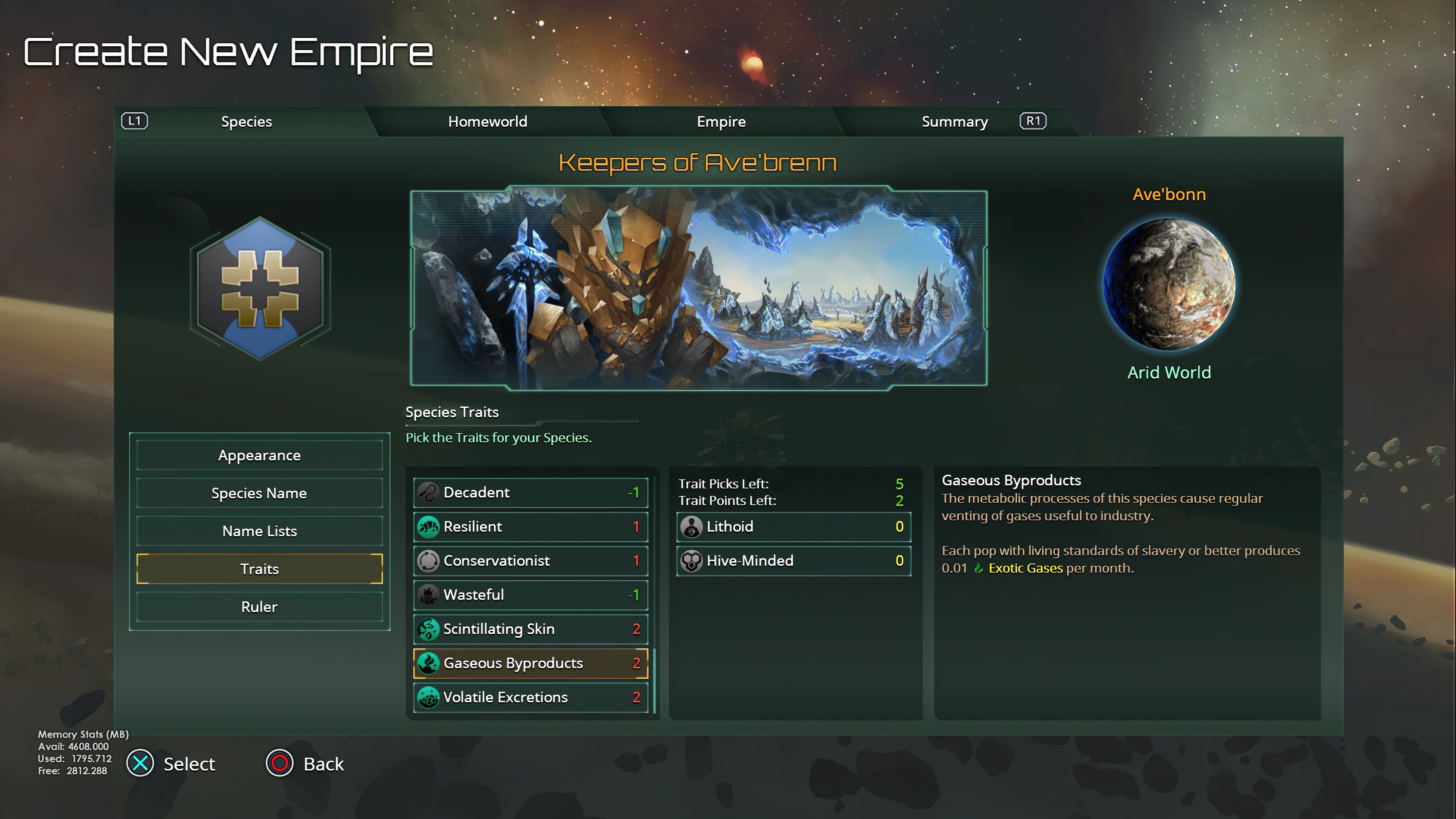The height and width of the screenshot is (819, 1456).
Task: Pick the Volatile Excretions trait
Action: coord(530,697)
